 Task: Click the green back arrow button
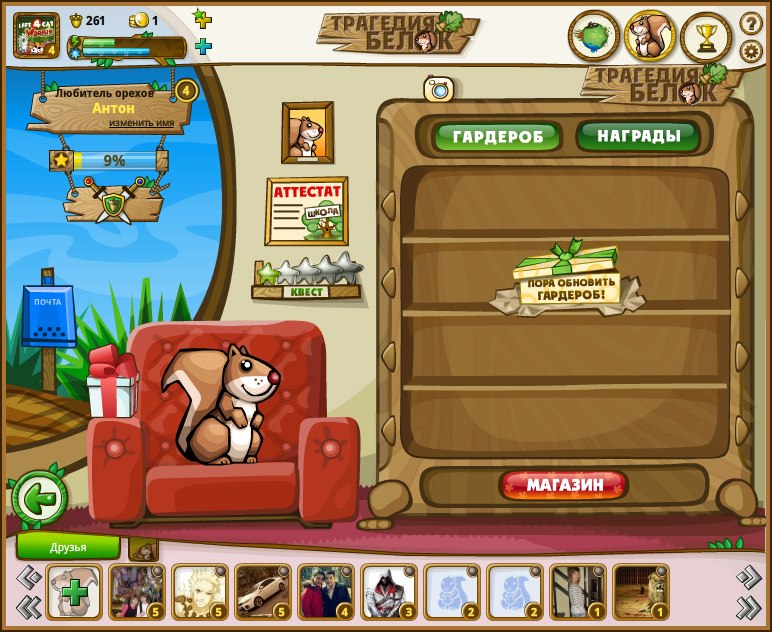[39, 498]
